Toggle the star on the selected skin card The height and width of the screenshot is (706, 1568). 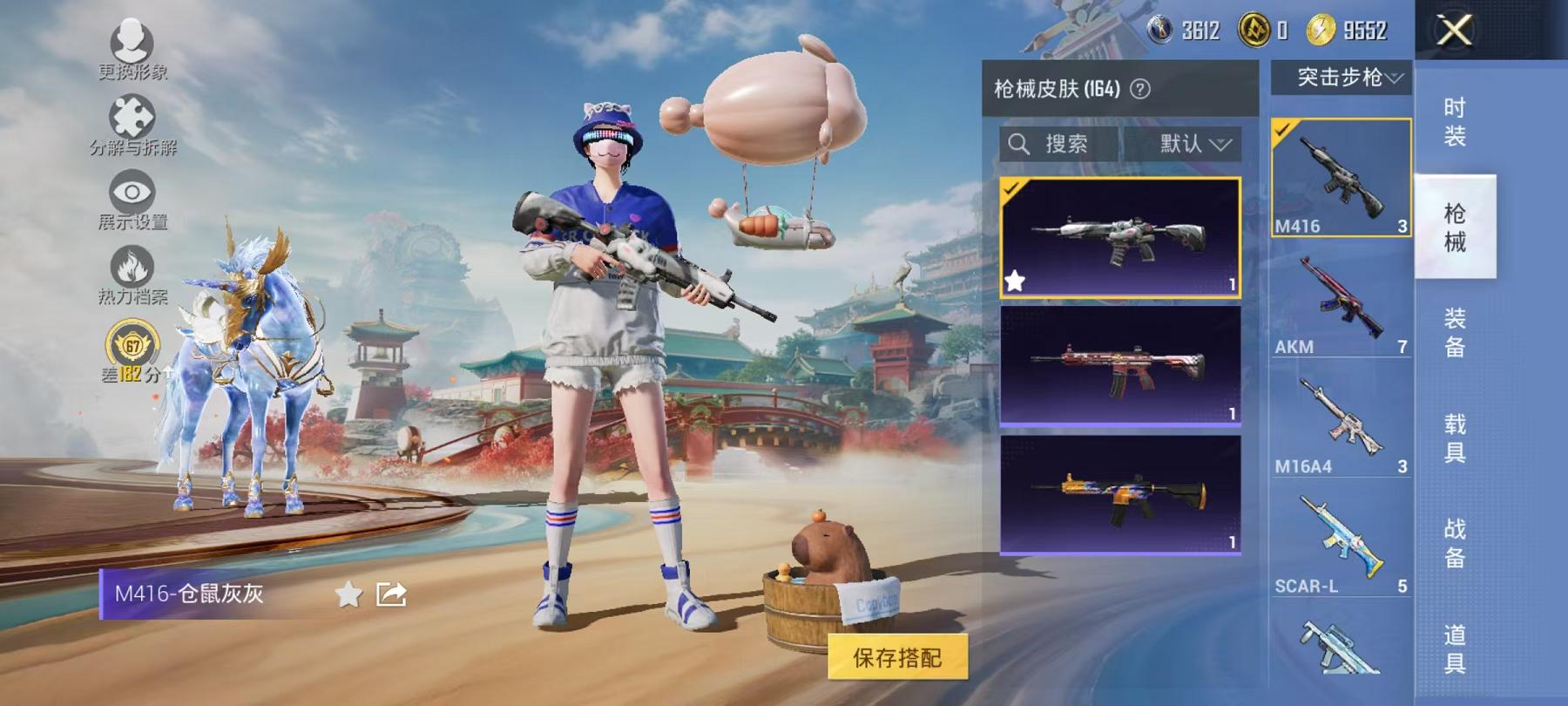pyautogui.click(x=1016, y=280)
